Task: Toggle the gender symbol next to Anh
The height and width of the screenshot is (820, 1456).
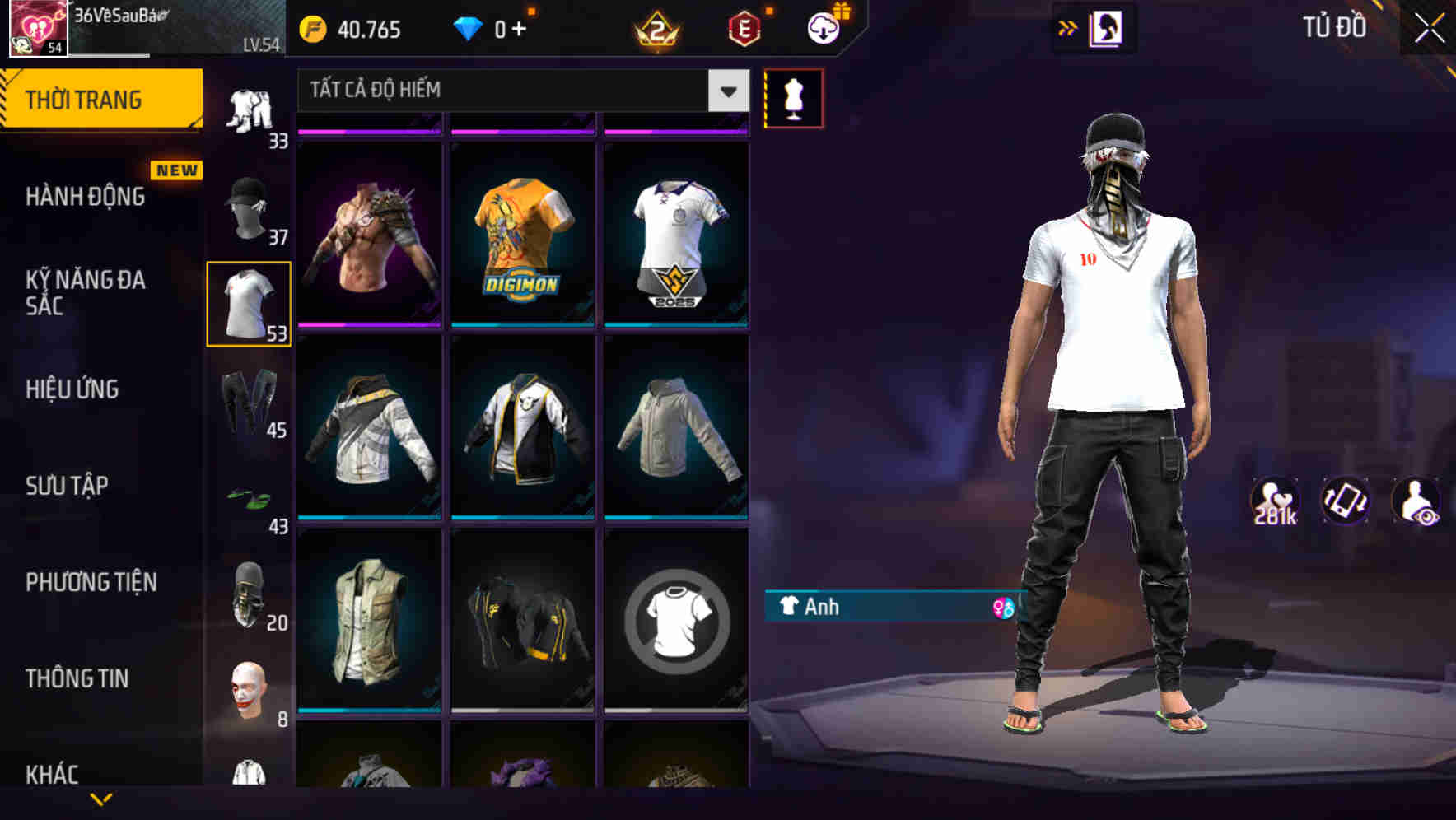Action: tap(1003, 608)
